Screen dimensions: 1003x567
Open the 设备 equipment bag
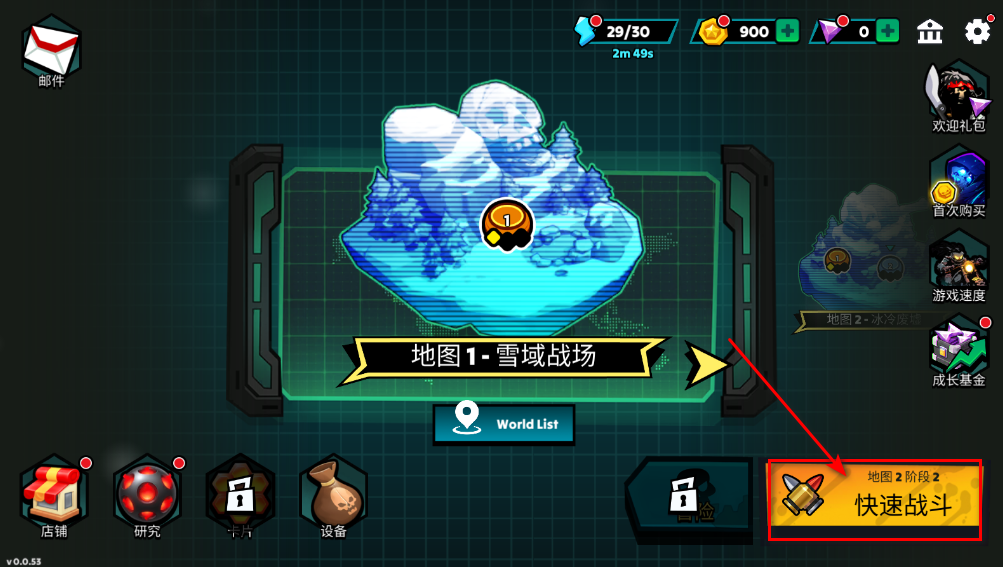[x=333, y=496]
